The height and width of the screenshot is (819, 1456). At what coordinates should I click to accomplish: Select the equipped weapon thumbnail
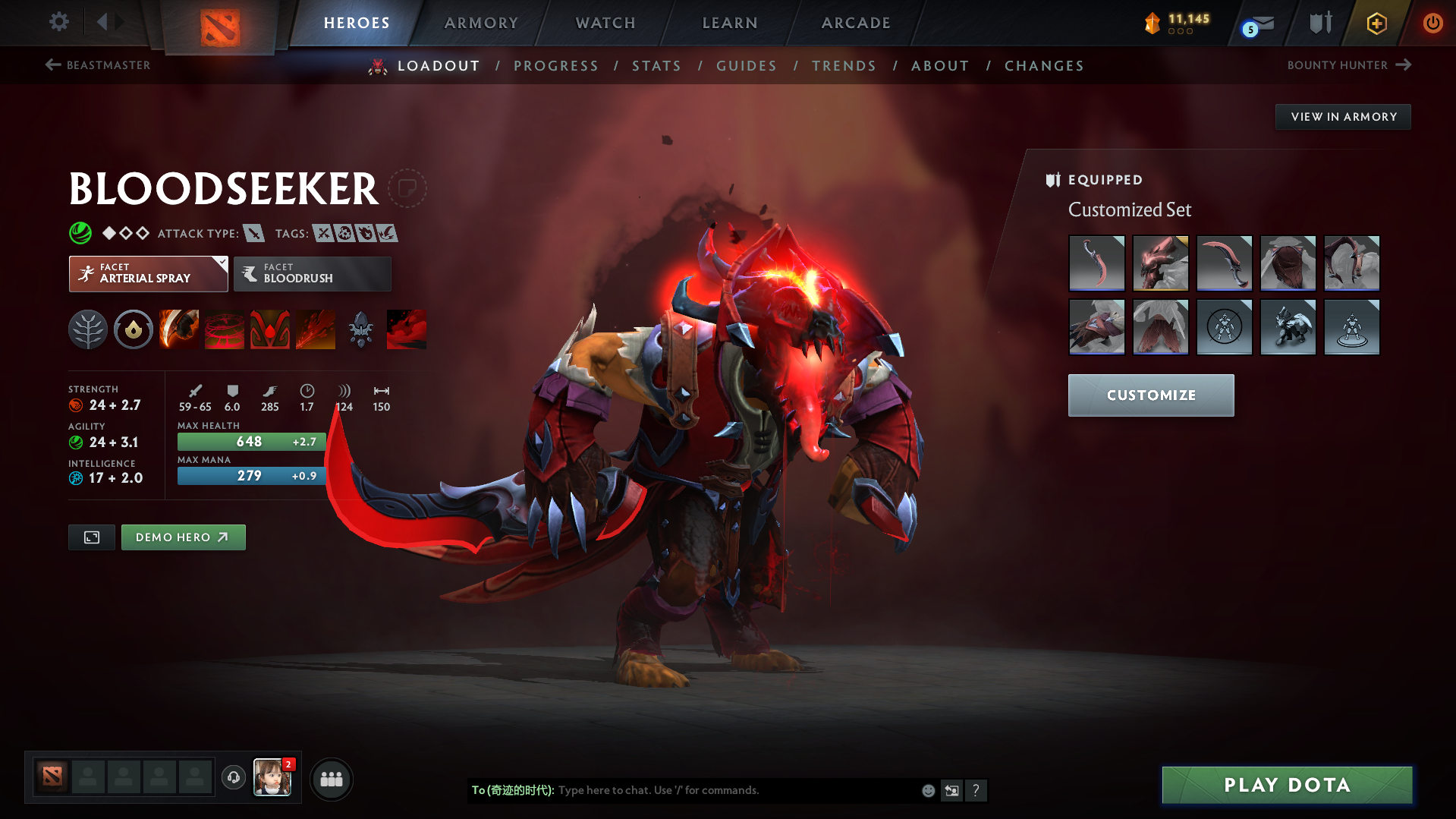pyautogui.click(x=1096, y=263)
